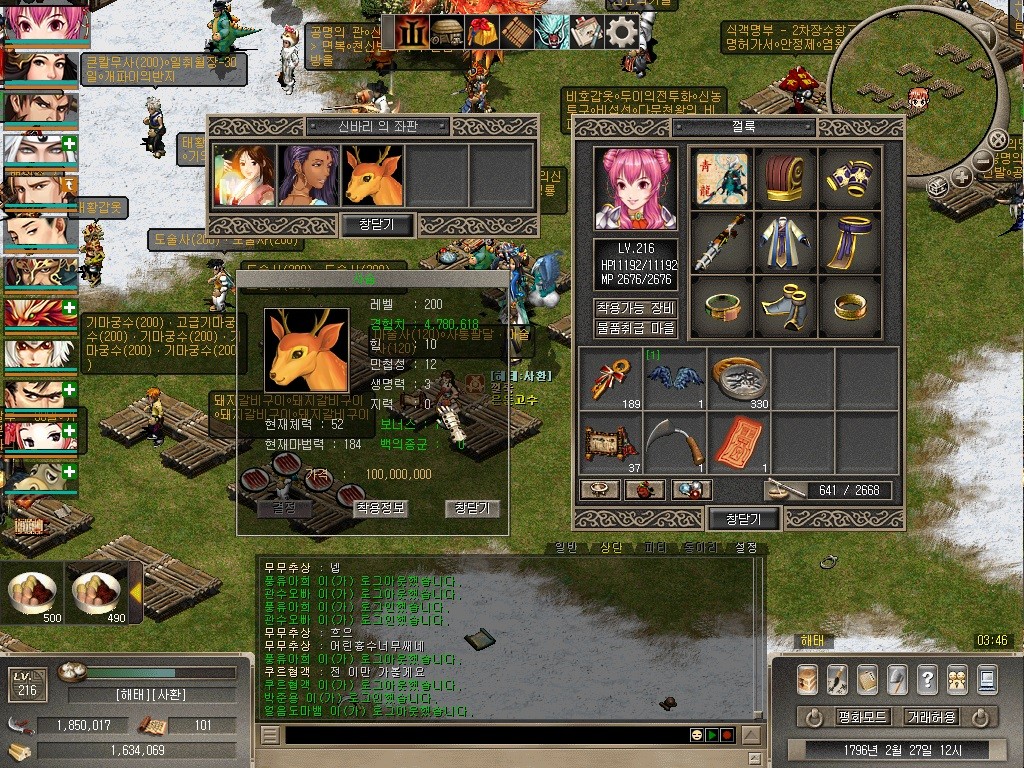Switch to the 설정 chat tab

(x=746, y=548)
